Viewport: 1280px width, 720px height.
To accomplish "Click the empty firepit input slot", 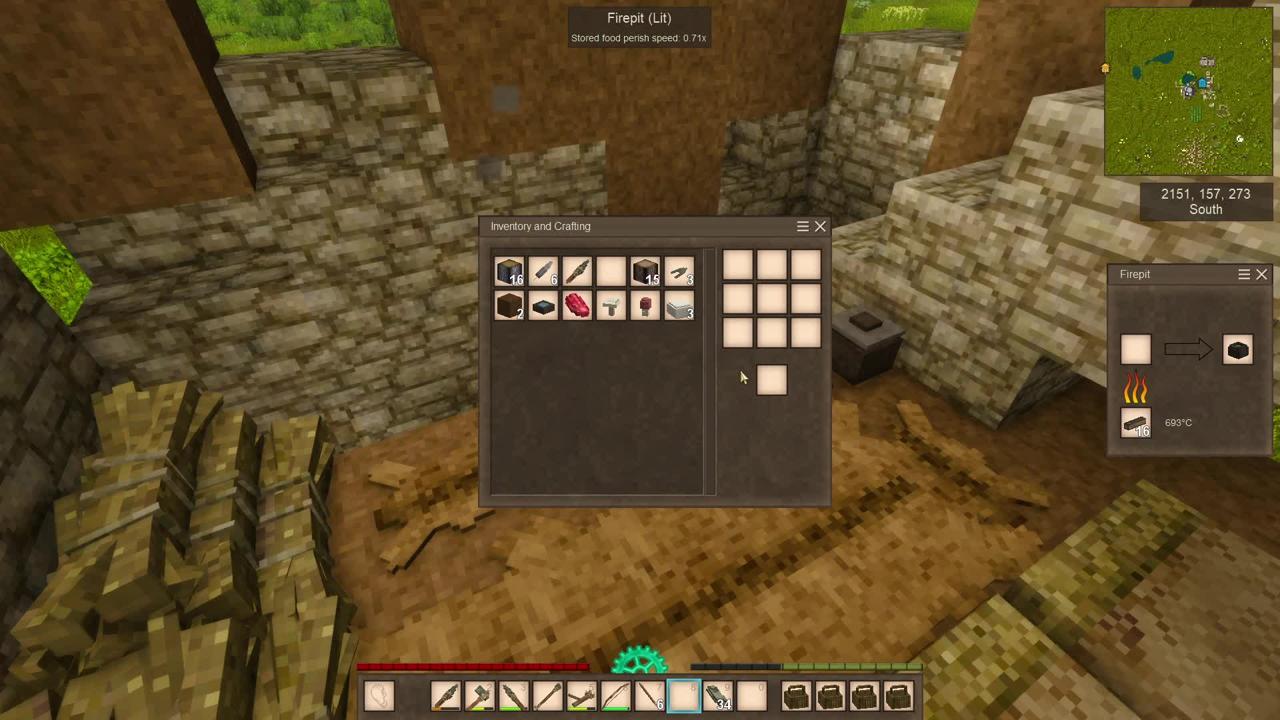I will (x=1135, y=350).
